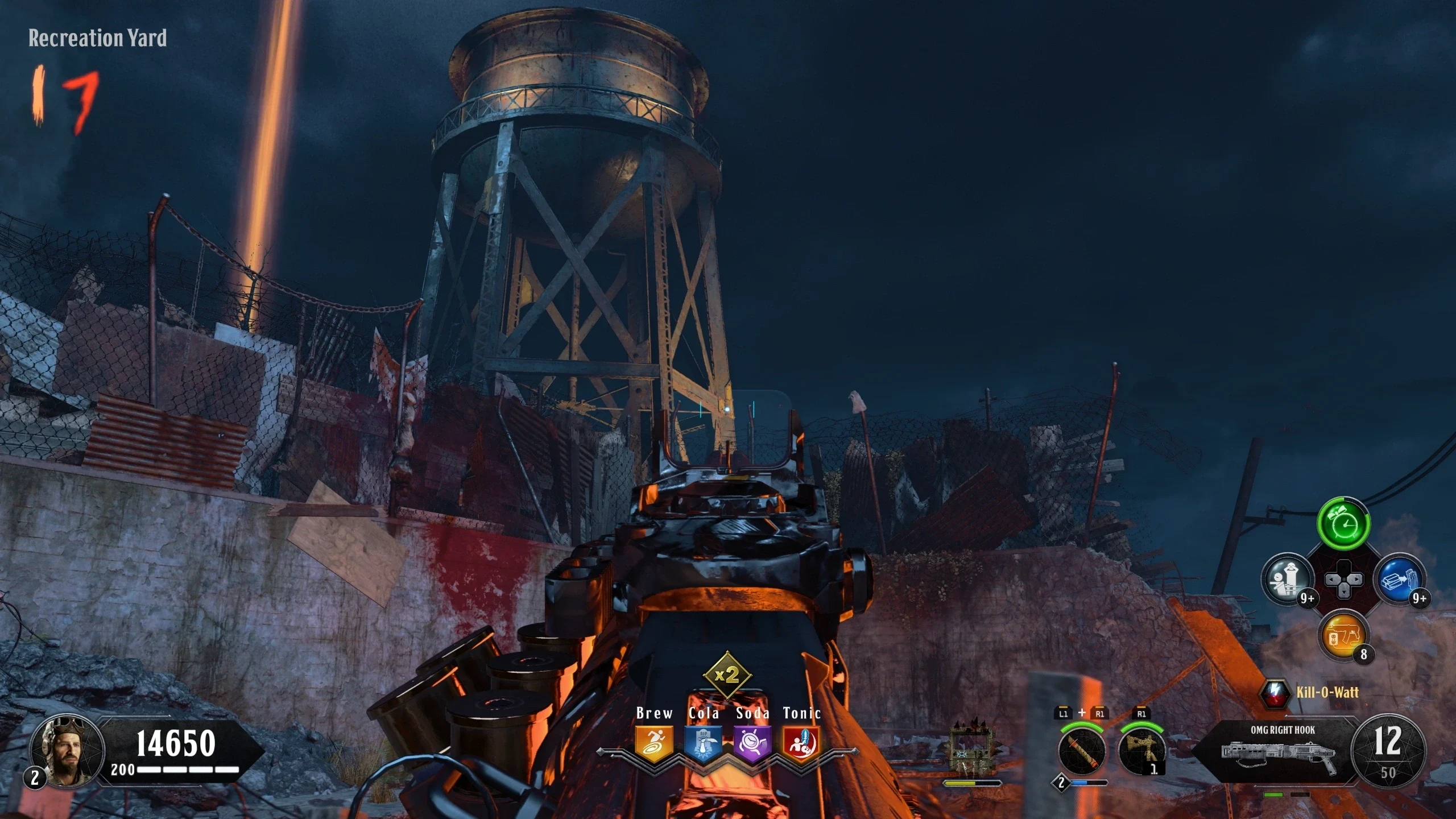Click the player character portrait
This screenshot has width=1456, height=819.
67,751
